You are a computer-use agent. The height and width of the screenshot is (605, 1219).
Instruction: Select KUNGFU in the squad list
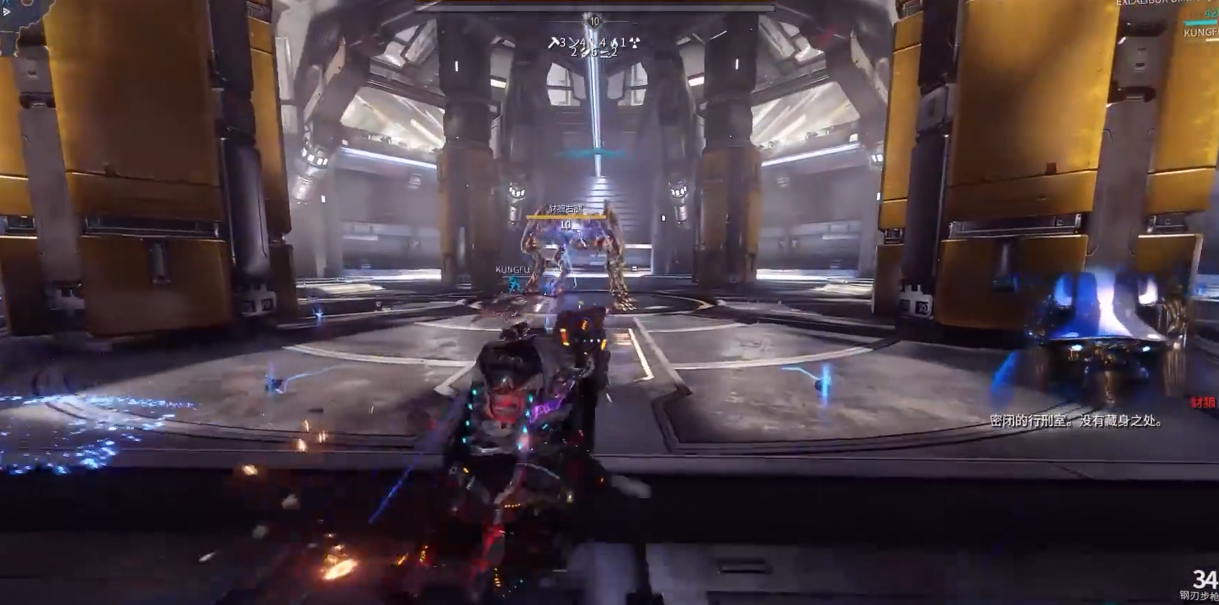(1200, 32)
